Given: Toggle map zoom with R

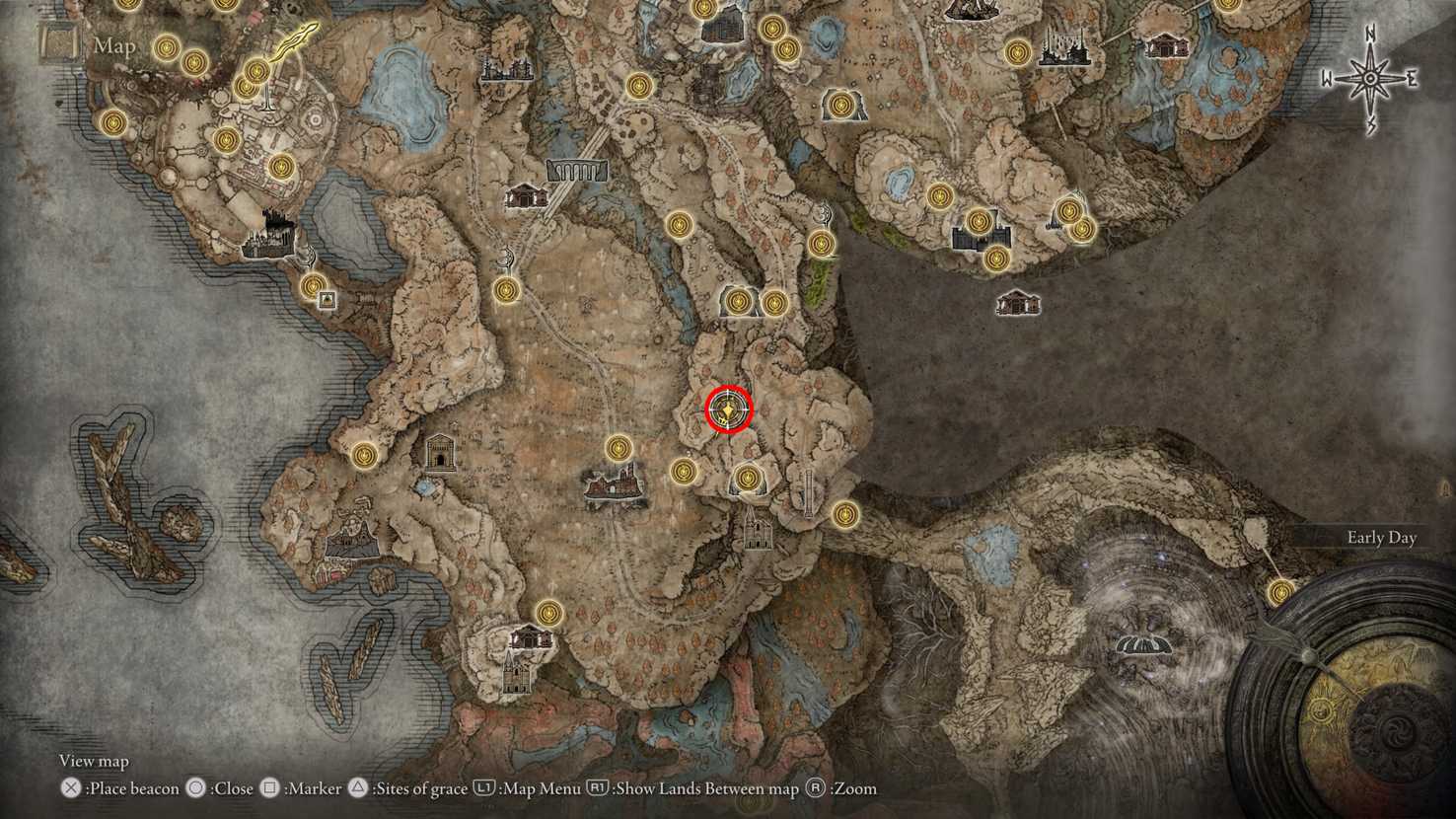Looking at the screenshot, I should (x=816, y=788).
